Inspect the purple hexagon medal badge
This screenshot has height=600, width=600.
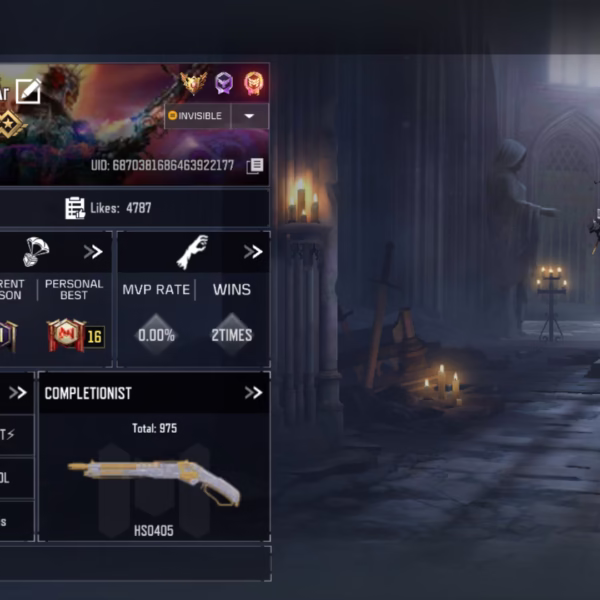[x=224, y=83]
